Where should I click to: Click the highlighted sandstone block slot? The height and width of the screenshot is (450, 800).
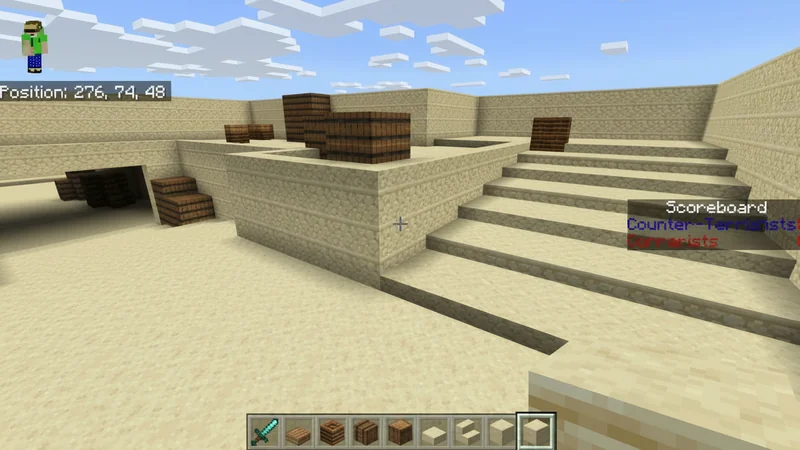(x=534, y=432)
